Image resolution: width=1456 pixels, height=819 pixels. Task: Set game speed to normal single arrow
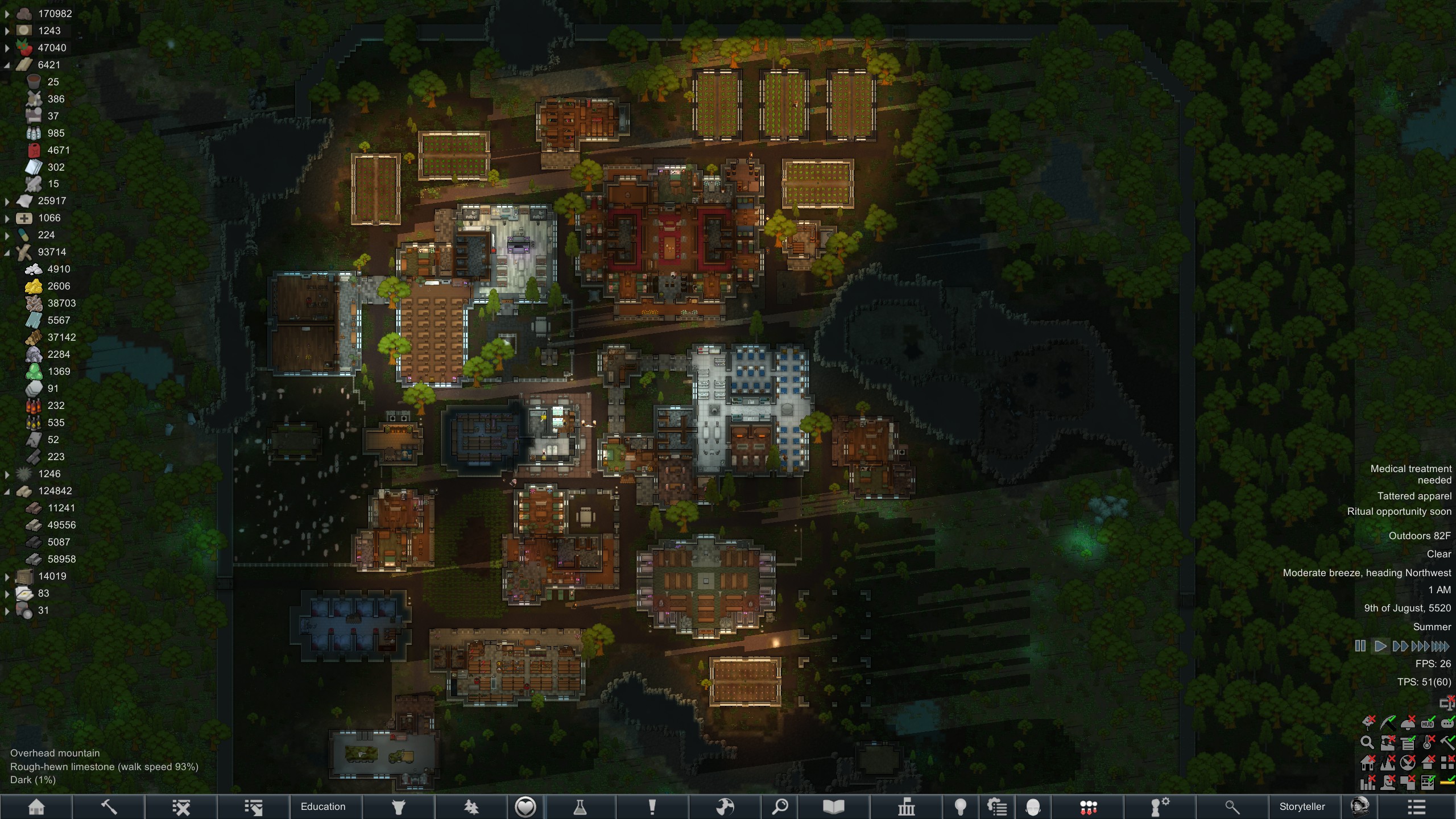[x=1380, y=646]
